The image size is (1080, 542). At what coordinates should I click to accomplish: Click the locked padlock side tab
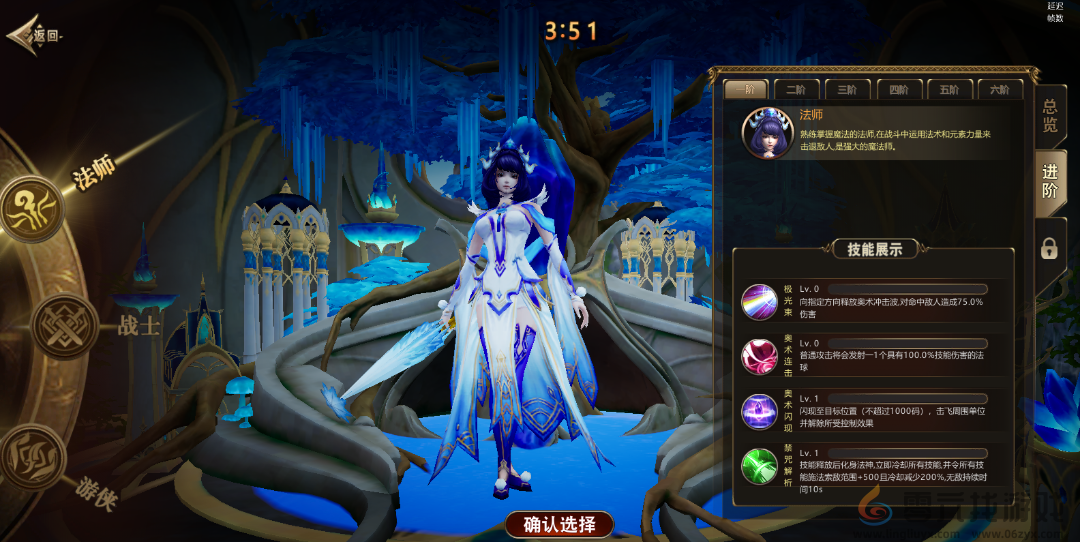[1049, 248]
